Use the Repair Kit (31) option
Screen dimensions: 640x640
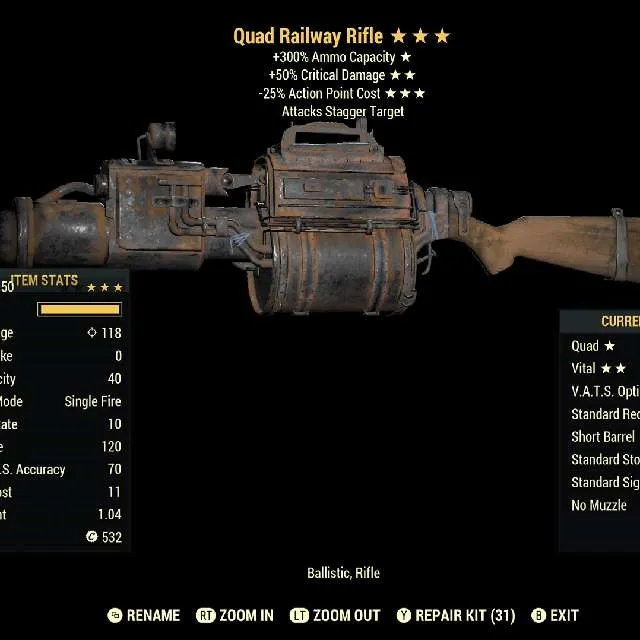(x=457, y=616)
